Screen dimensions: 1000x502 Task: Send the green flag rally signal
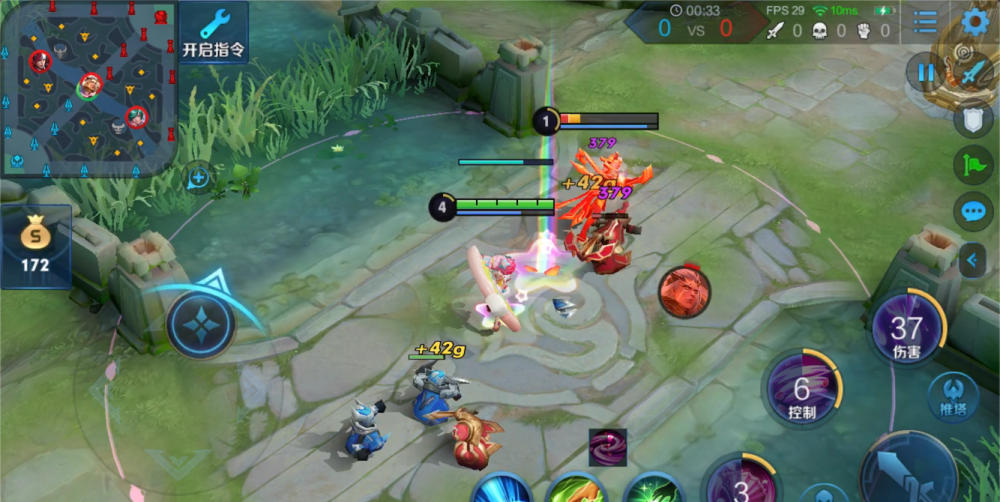[x=973, y=165]
